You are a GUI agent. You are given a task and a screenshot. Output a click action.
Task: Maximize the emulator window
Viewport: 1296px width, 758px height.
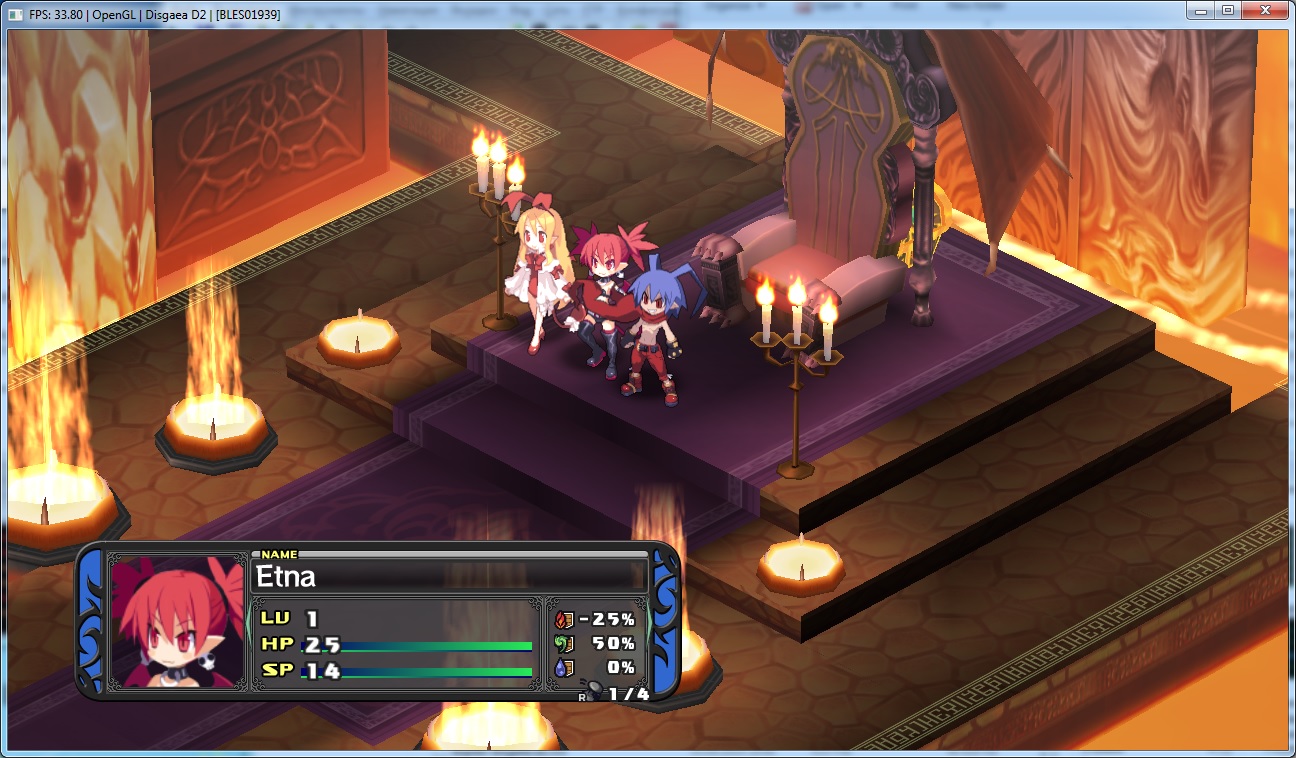tap(1226, 11)
